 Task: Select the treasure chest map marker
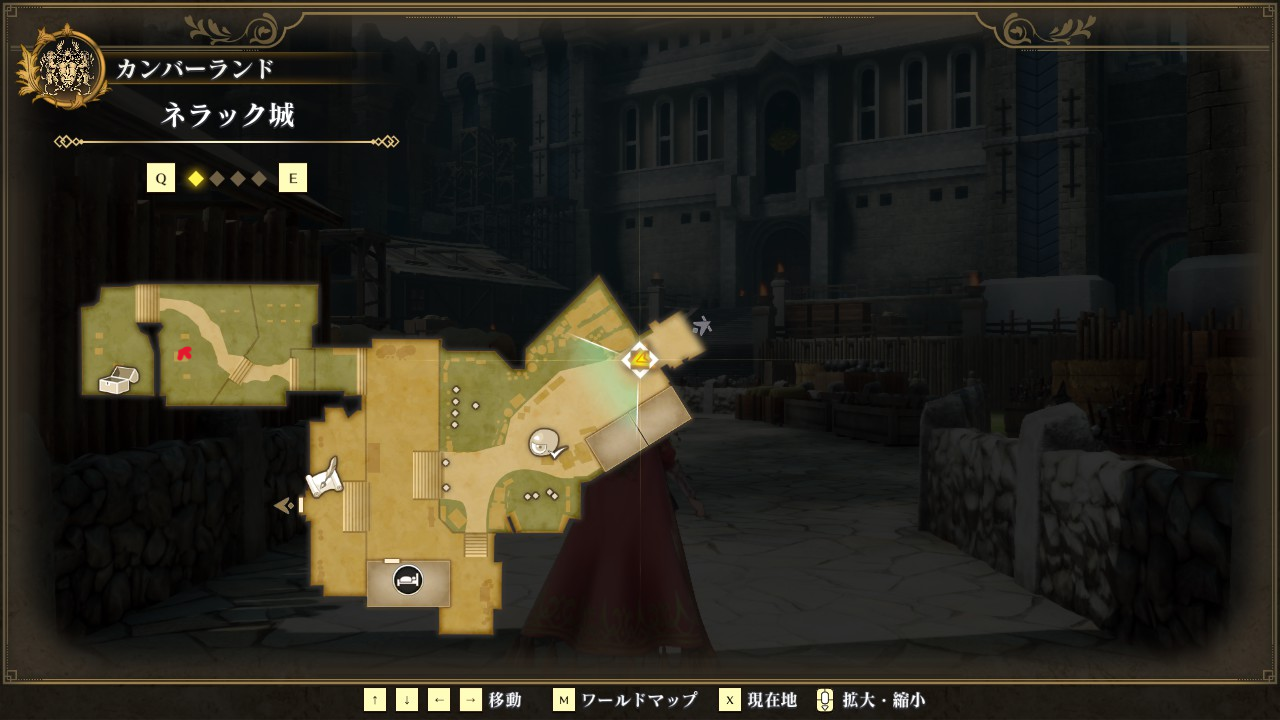tap(119, 380)
